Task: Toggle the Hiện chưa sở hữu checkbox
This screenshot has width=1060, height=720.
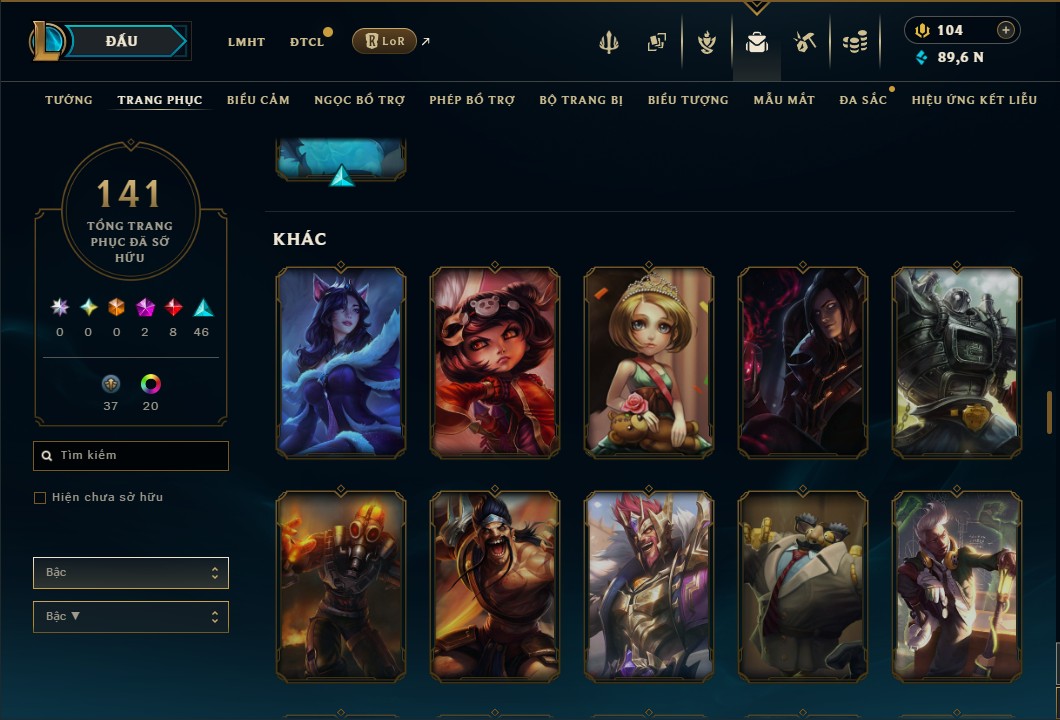Action: pyautogui.click(x=40, y=498)
